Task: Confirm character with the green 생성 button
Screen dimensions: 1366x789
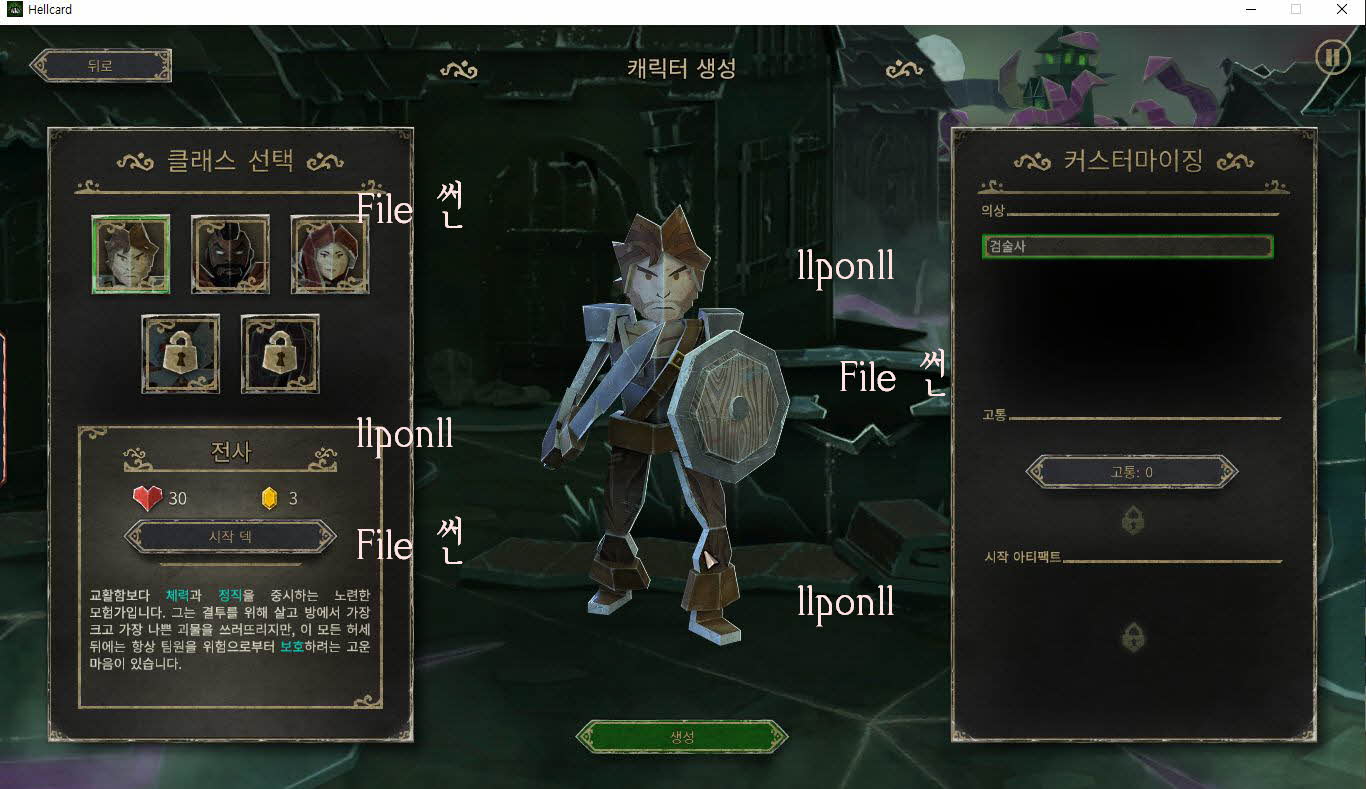Action: coord(682,737)
